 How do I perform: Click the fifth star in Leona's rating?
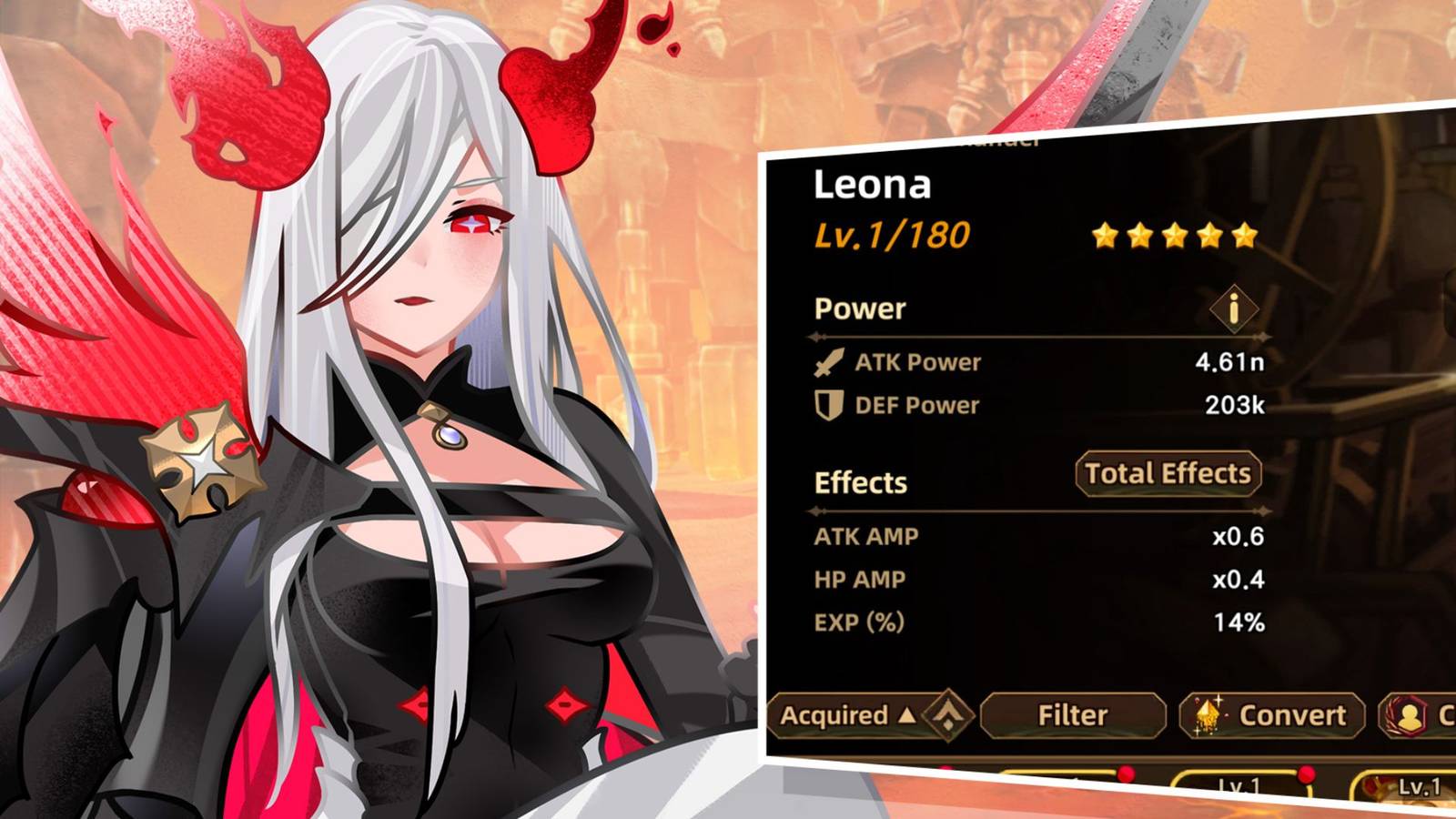tap(1246, 234)
